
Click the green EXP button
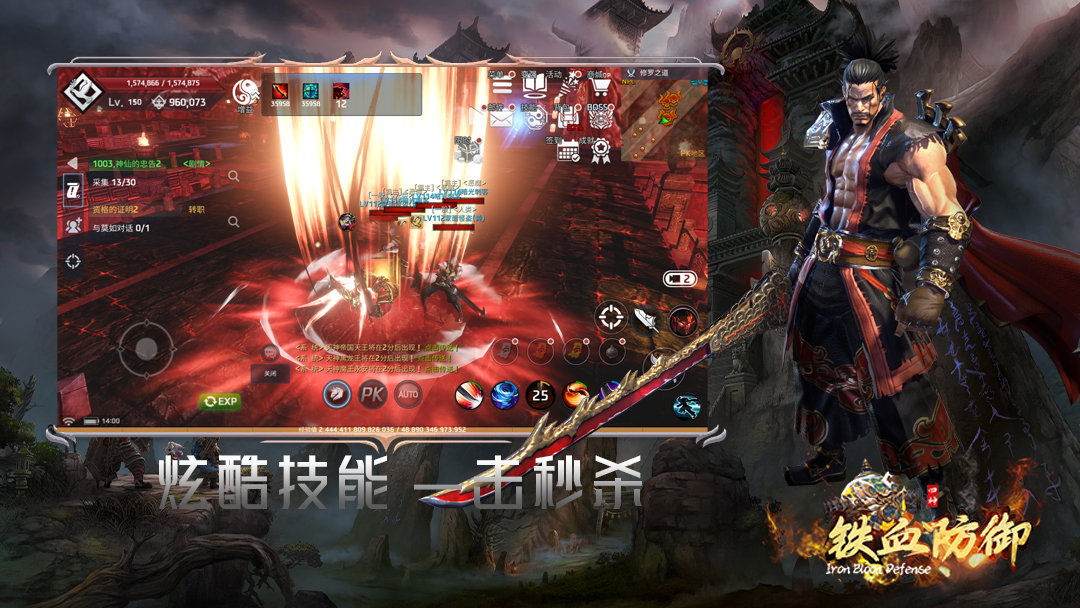[x=221, y=401]
